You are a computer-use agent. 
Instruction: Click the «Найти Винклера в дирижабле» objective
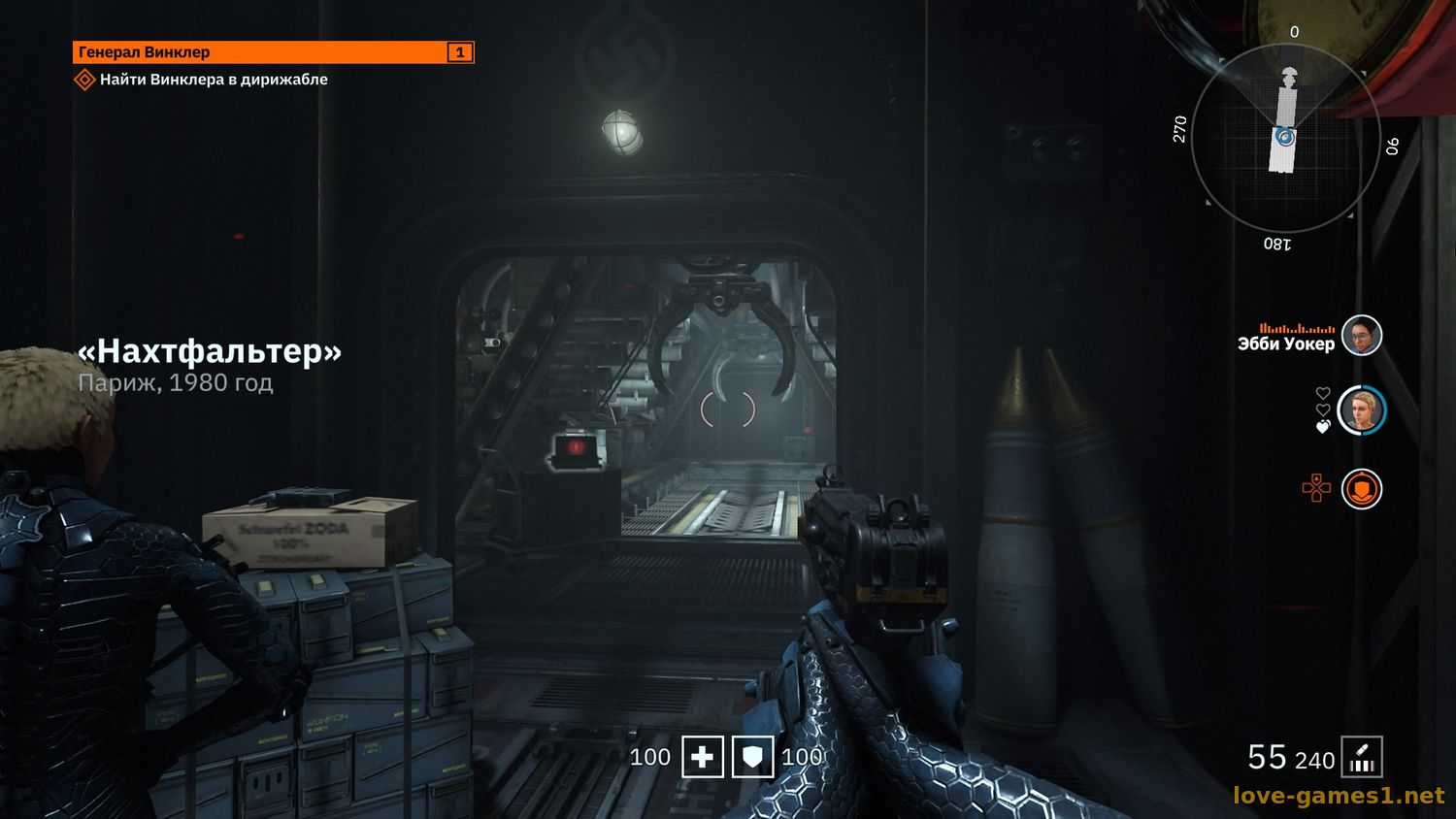[x=214, y=80]
